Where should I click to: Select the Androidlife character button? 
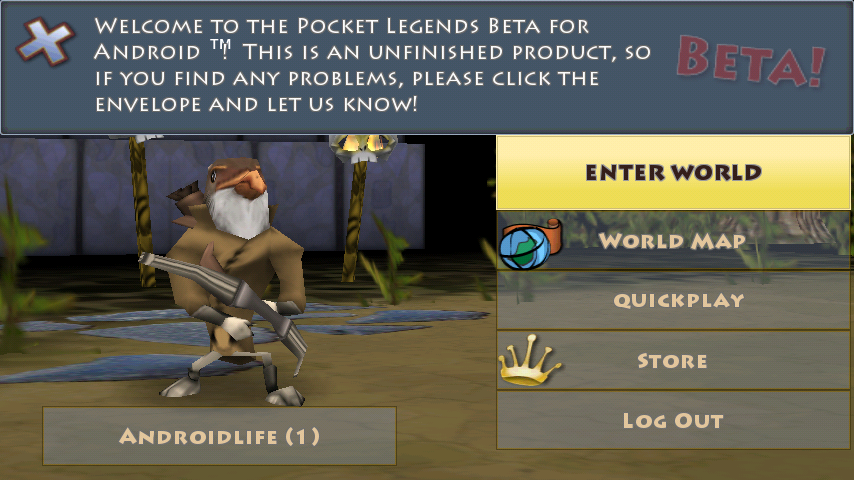pyautogui.click(x=219, y=436)
